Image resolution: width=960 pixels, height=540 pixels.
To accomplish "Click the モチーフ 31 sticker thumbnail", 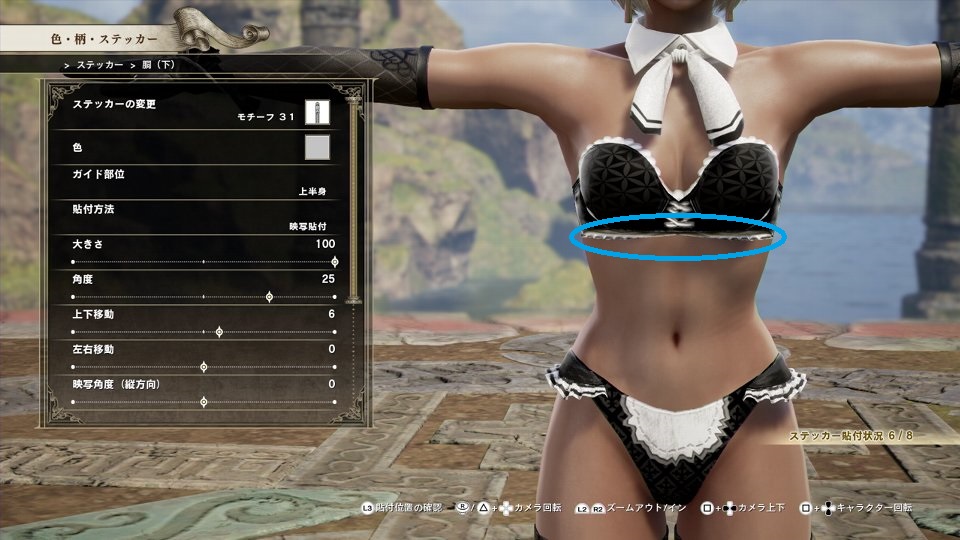I will (317, 111).
